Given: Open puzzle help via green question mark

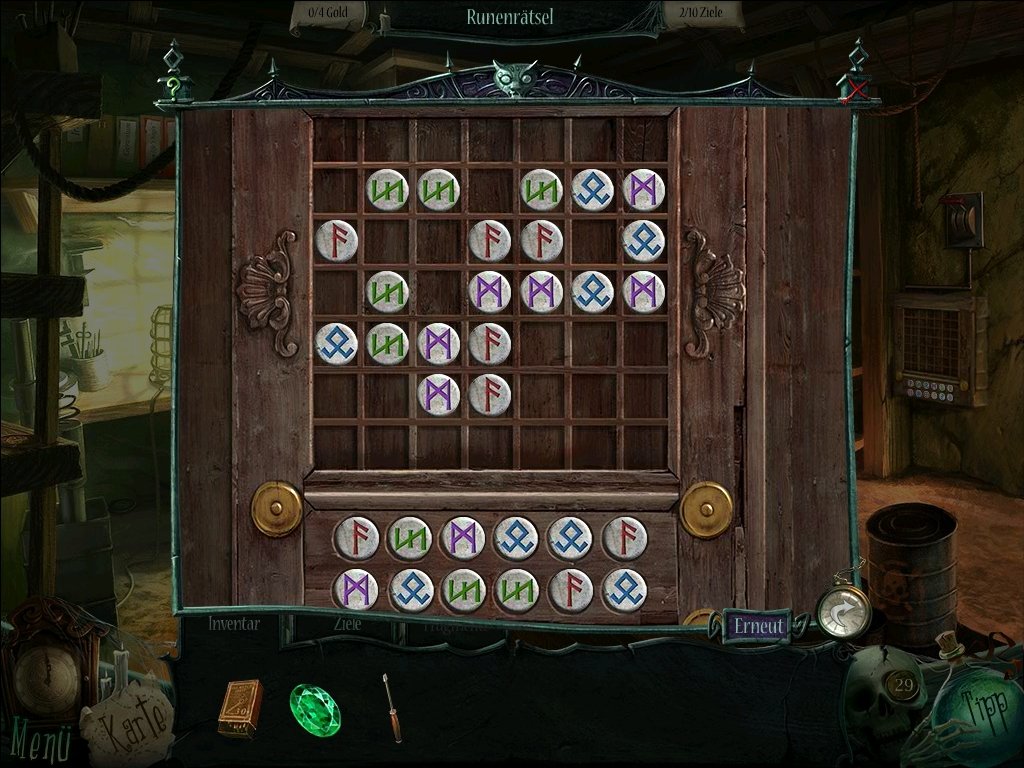Looking at the screenshot, I should tap(175, 88).
